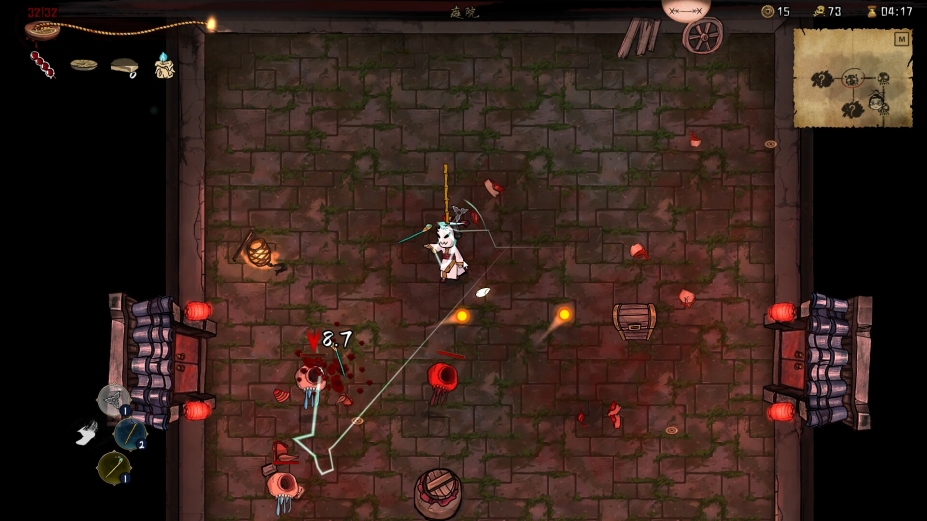Activate the yellow wand skill icon
Image resolution: width=927 pixels, height=521 pixels.
click(113, 467)
